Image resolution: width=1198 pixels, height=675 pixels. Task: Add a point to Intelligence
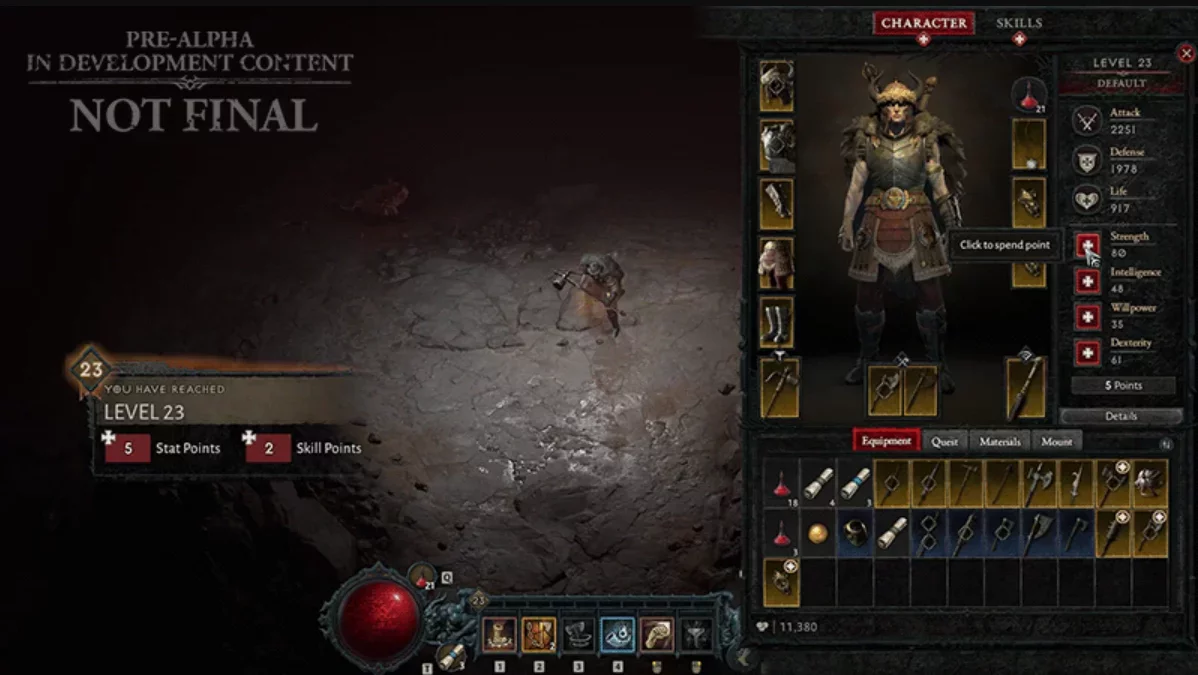pos(1088,281)
